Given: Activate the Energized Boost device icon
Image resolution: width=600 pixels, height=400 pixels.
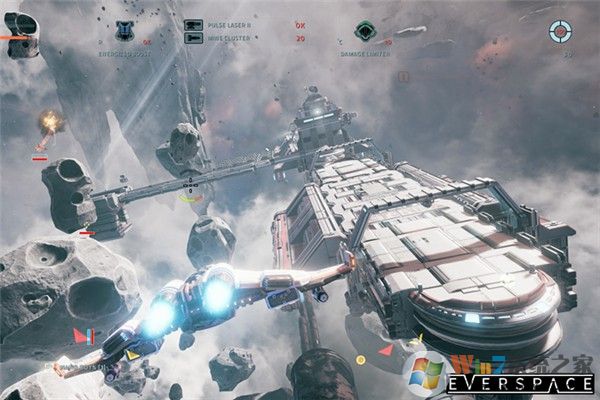Looking at the screenshot, I should pos(125,29).
